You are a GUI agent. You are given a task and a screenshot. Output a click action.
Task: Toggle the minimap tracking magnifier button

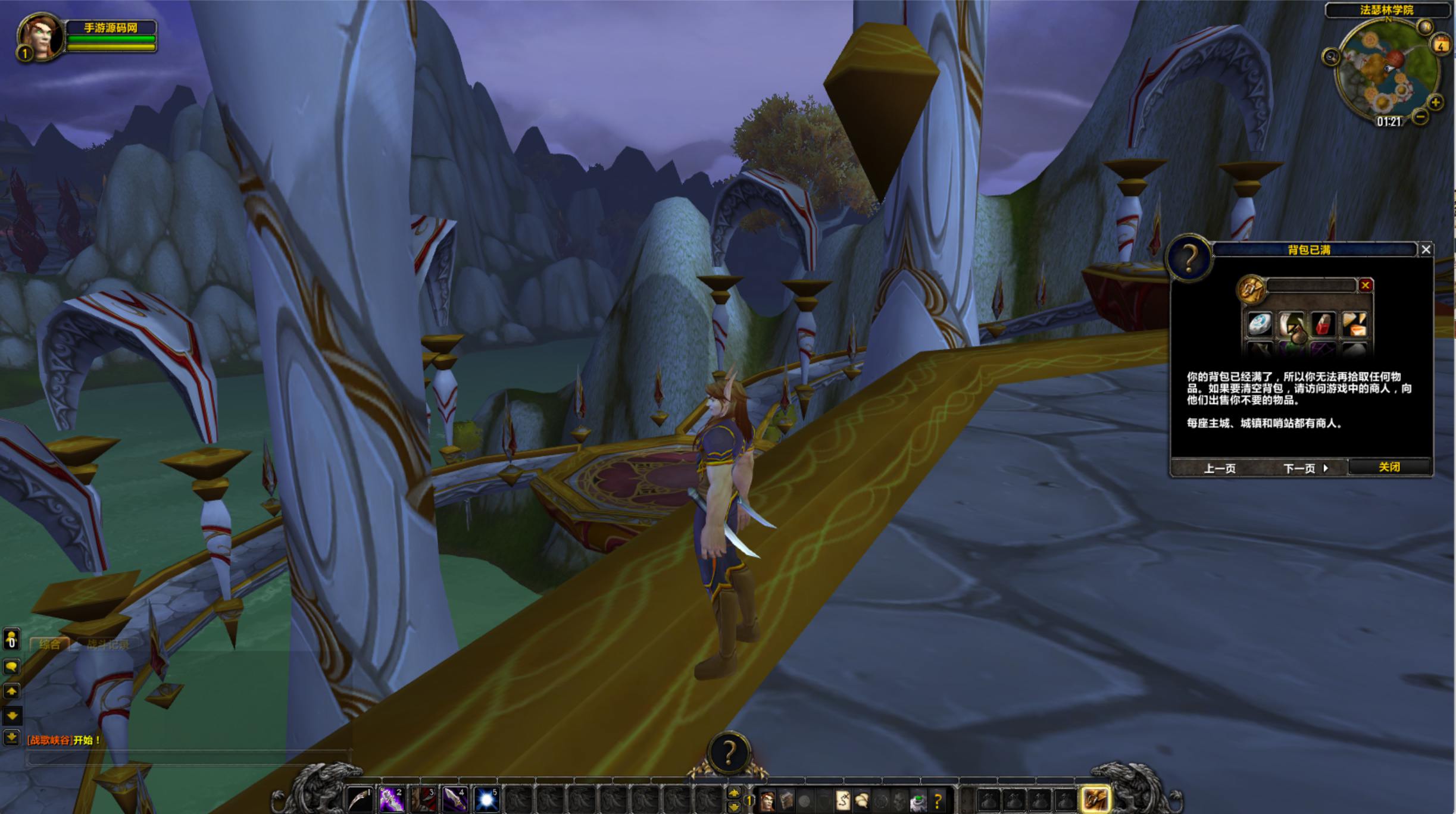click(x=1330, y=57)
